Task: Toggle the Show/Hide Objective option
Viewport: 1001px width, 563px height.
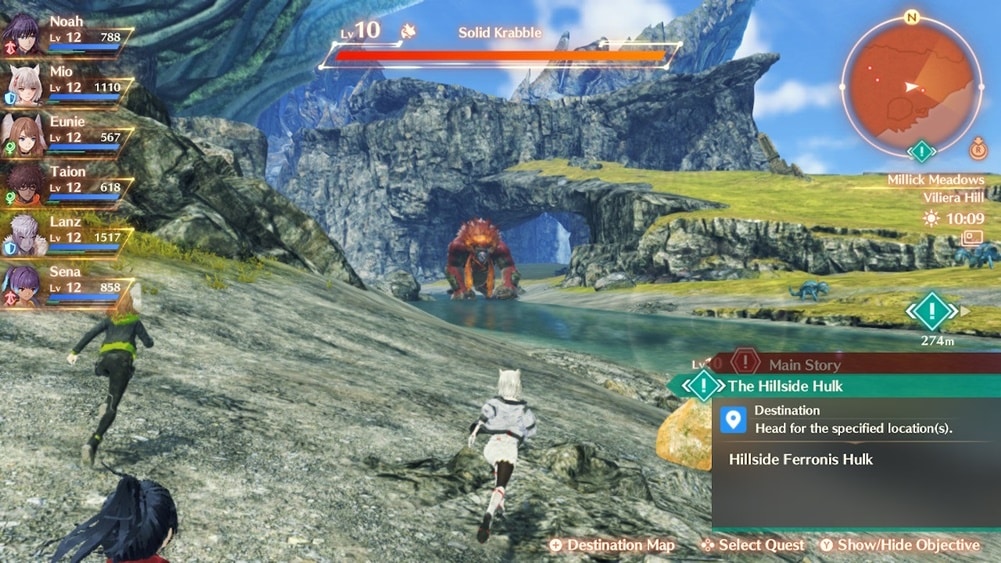Action: (899, 545)
